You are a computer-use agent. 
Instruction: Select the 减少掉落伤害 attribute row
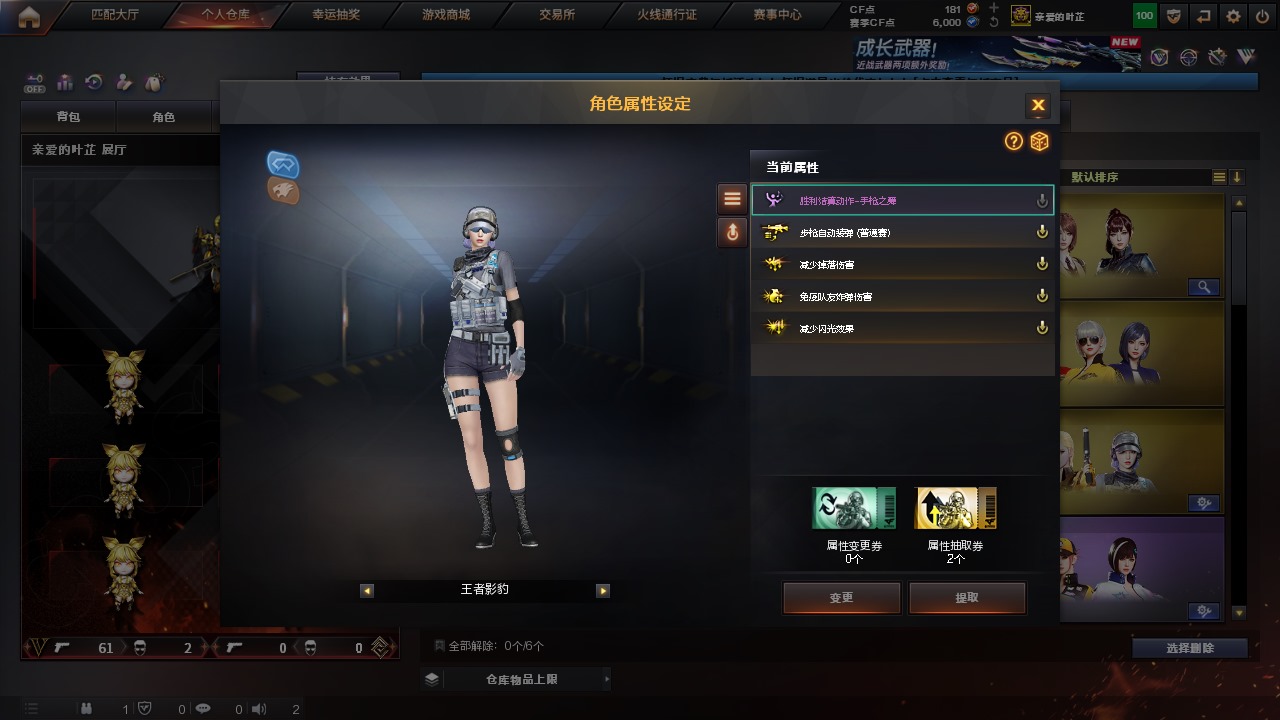tap(902, 265)
